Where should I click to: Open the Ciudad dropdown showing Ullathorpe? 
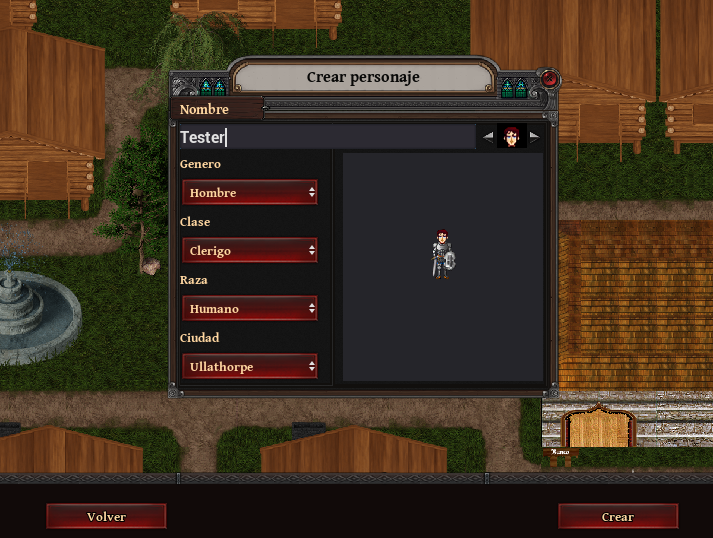coord(250,366)
